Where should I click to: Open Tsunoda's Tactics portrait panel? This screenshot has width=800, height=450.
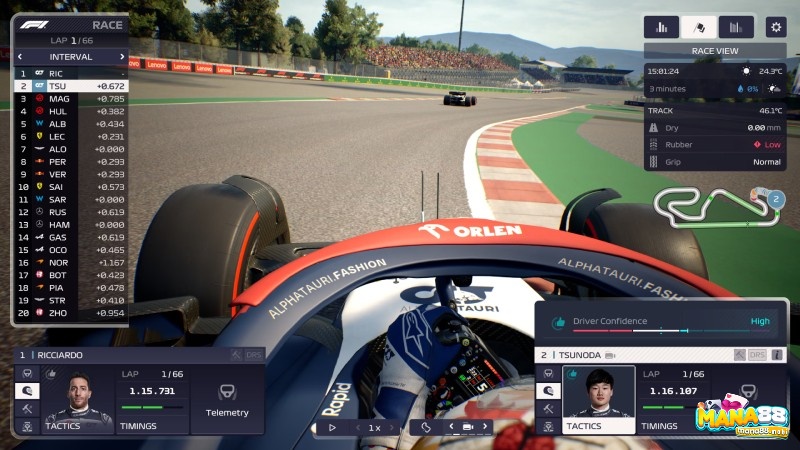[x=598, y=402]
